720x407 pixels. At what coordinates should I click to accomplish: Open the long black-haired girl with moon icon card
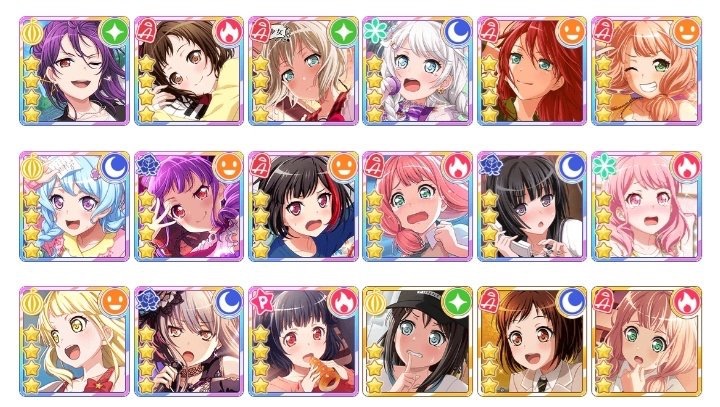532,206
